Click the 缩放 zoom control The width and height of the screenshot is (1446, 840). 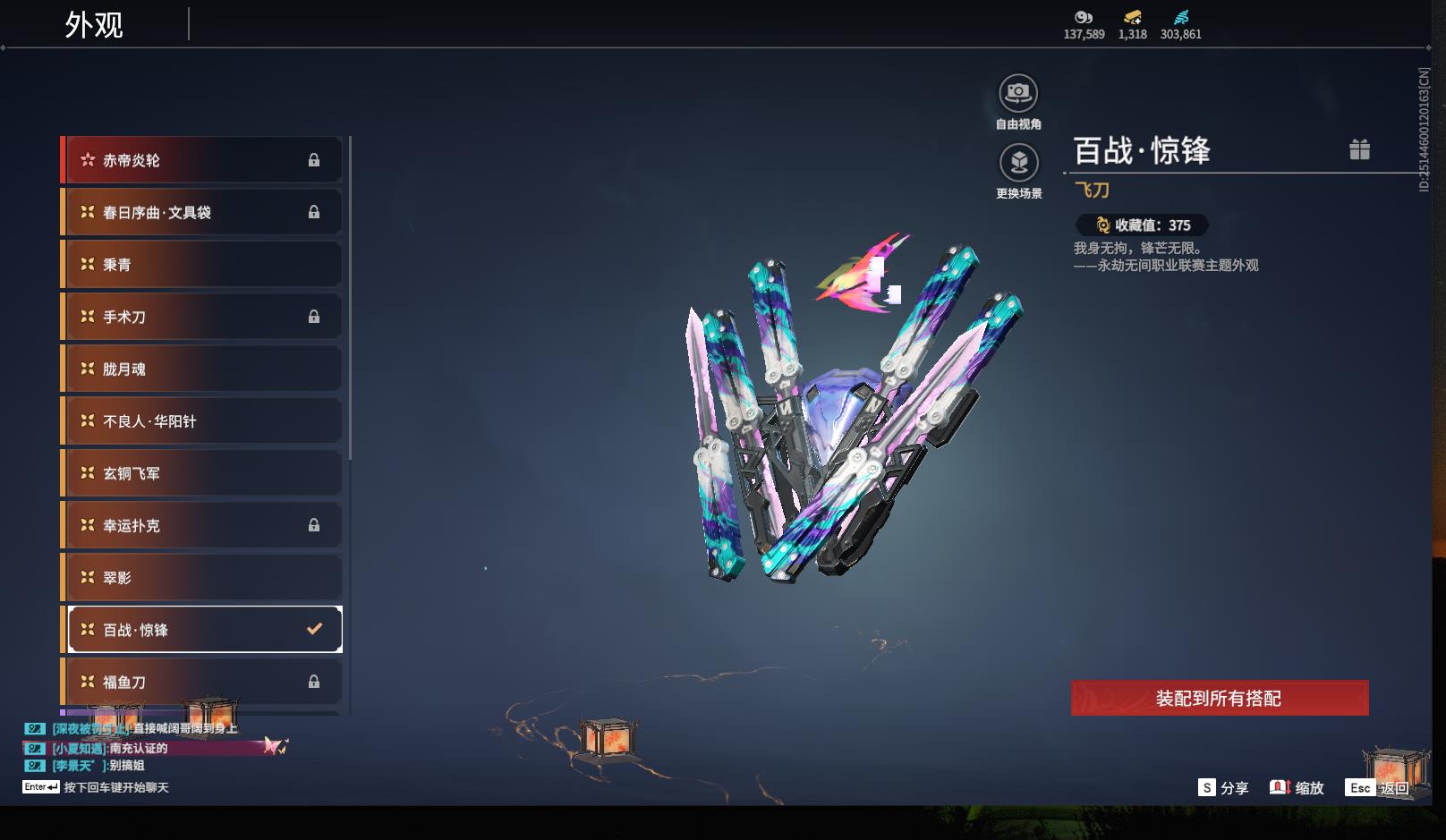pos(1297,787)
